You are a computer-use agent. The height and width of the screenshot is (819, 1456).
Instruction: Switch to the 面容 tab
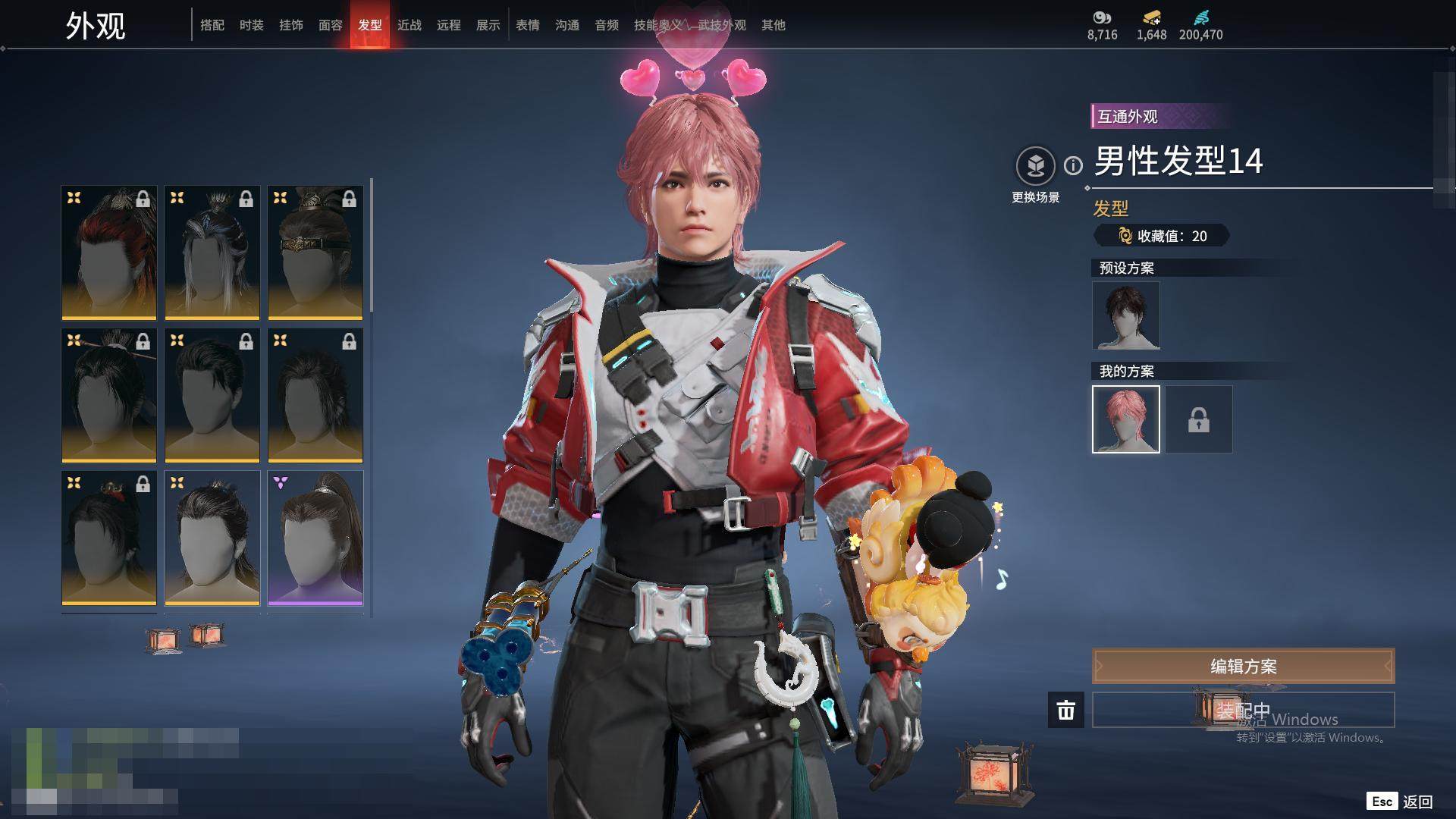click(x=331, y=25)
